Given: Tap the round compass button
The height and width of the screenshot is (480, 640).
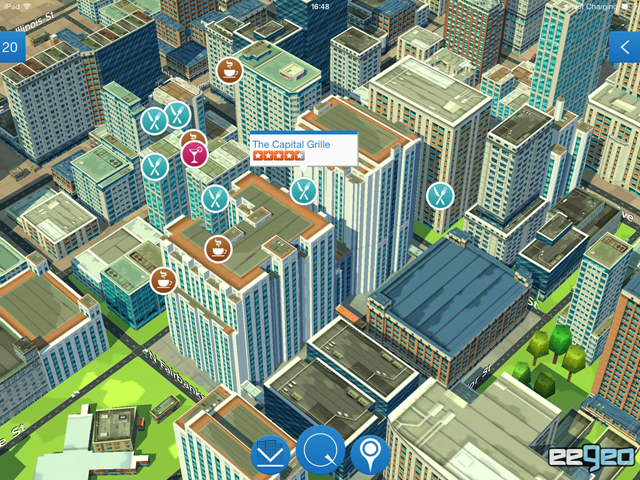Looking at the screenshot, I should [321, 451].
